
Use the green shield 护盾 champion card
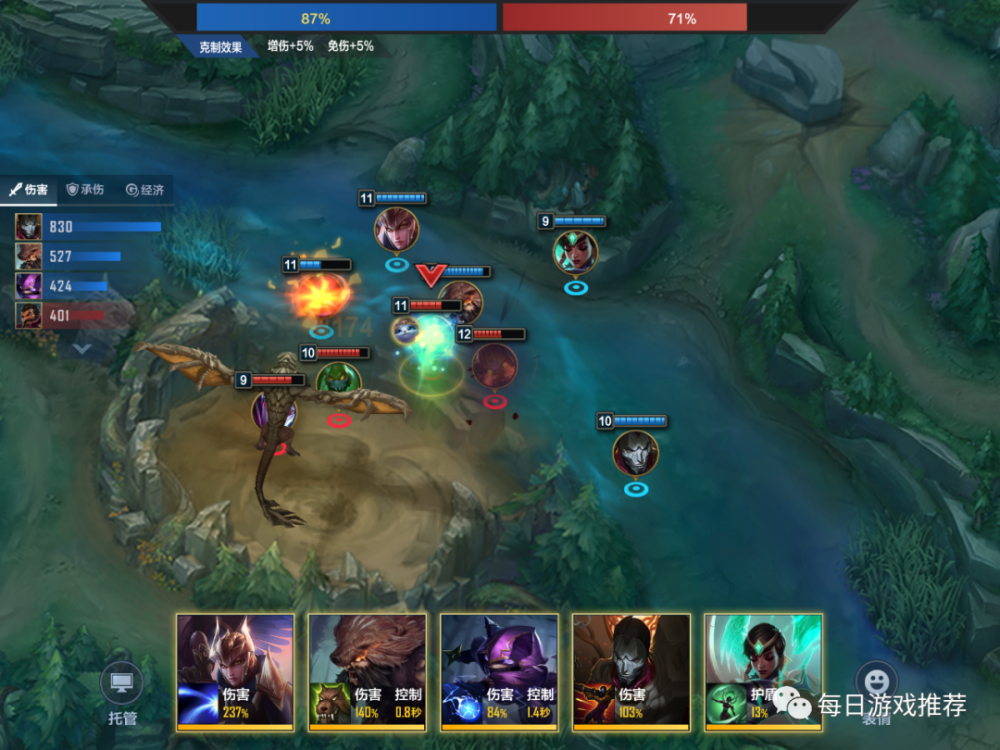pos(763,670)
